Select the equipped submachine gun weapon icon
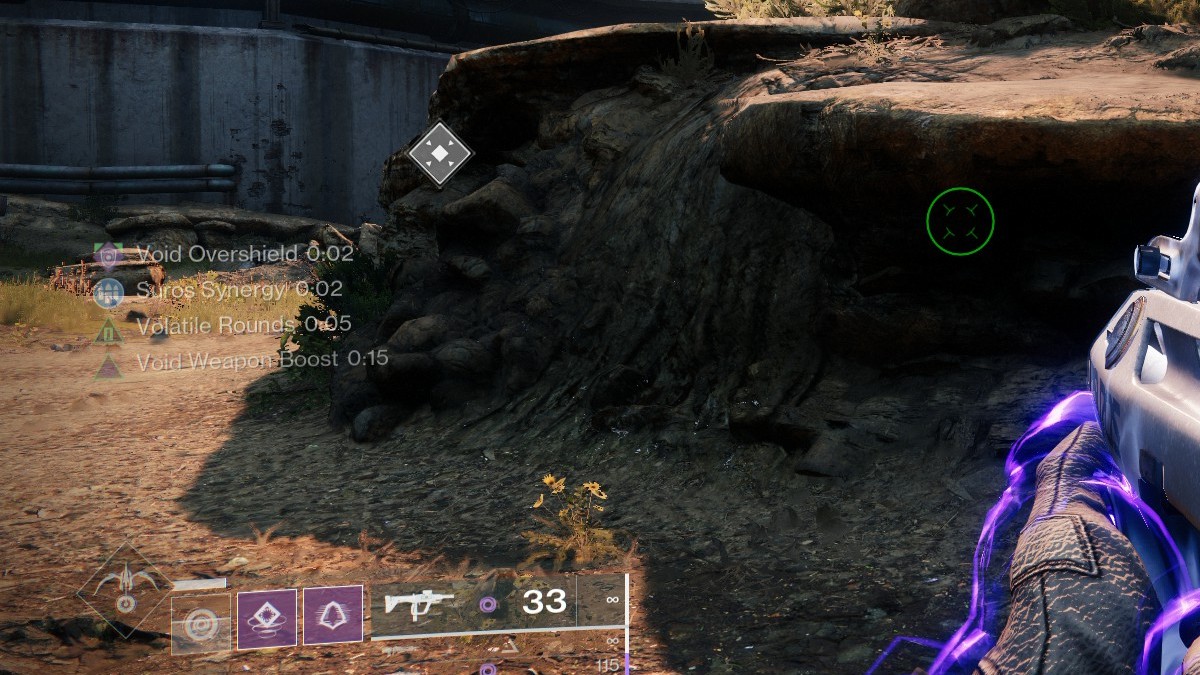 [x=419, y=605]
